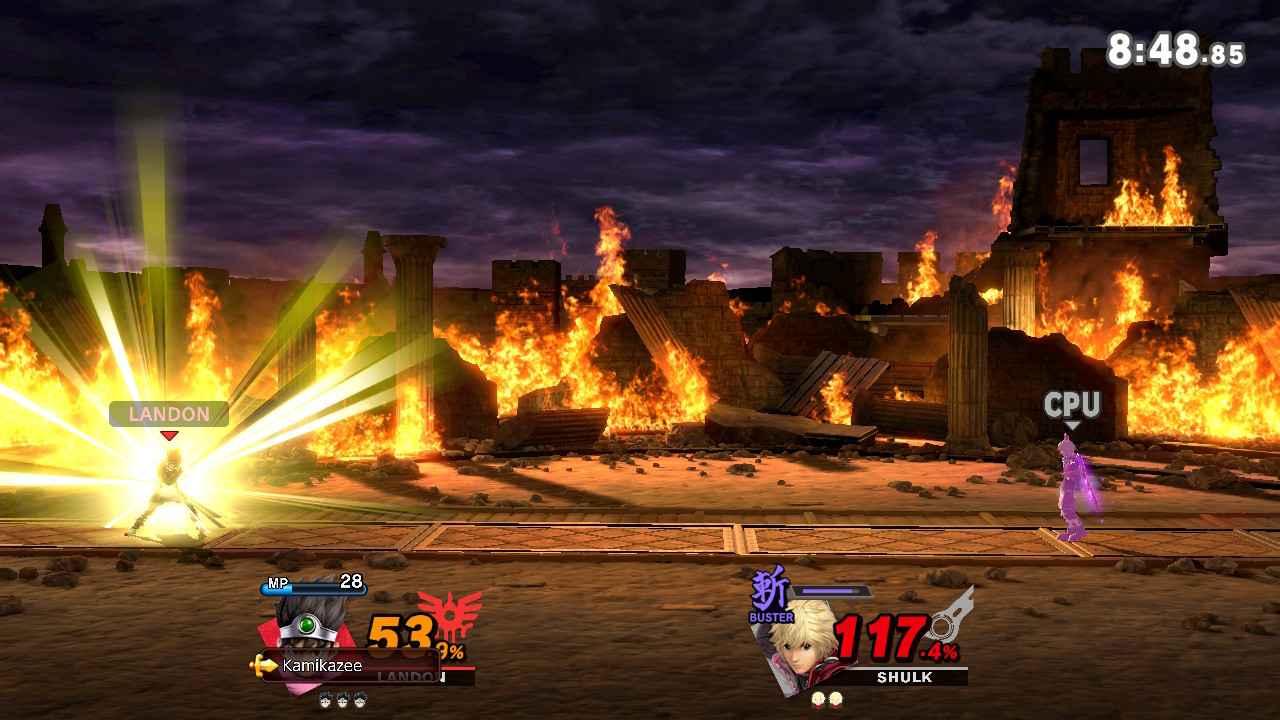1280x720 pixels.
Task: Click the SHULK name banner
Action: [x=904, y=676]
